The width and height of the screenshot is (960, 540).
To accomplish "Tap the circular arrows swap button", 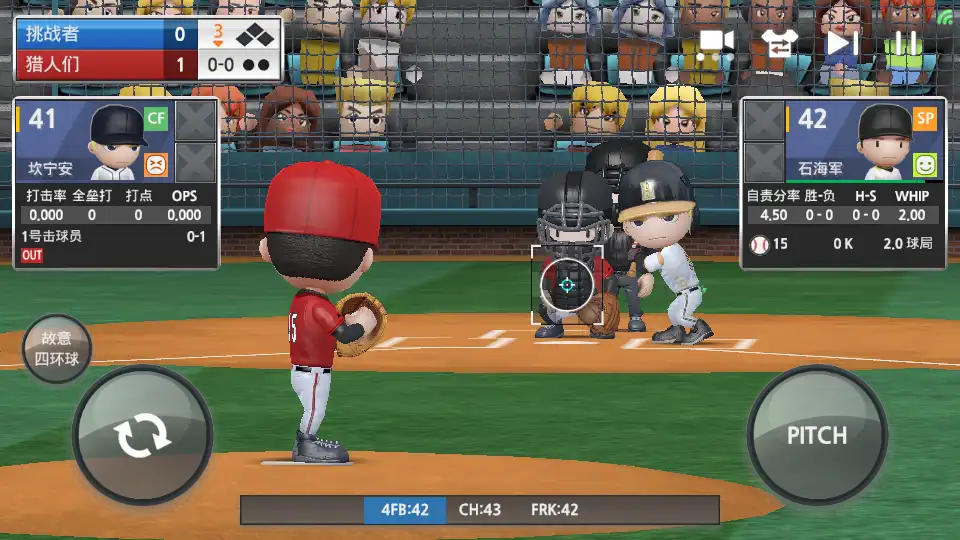I will click(x=143, y=437).
